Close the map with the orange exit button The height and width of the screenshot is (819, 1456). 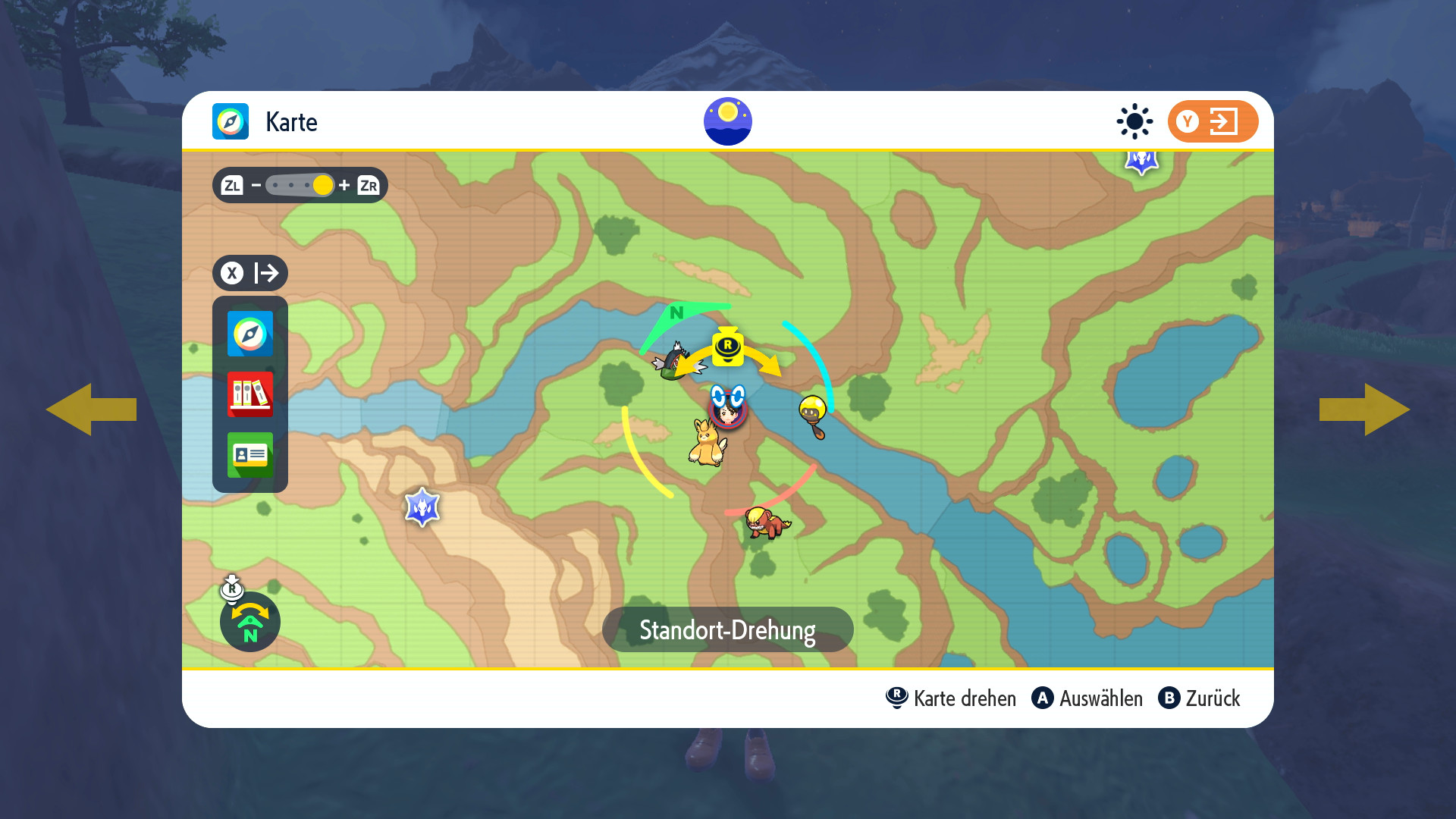pyautogui.click(x=1213, y=121)
